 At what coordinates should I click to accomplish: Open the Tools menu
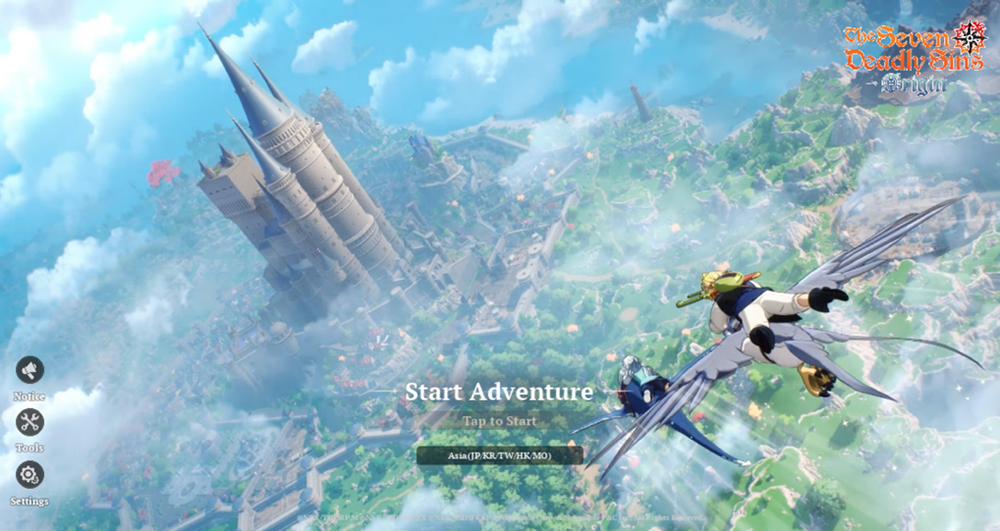(x=29, y=422)
